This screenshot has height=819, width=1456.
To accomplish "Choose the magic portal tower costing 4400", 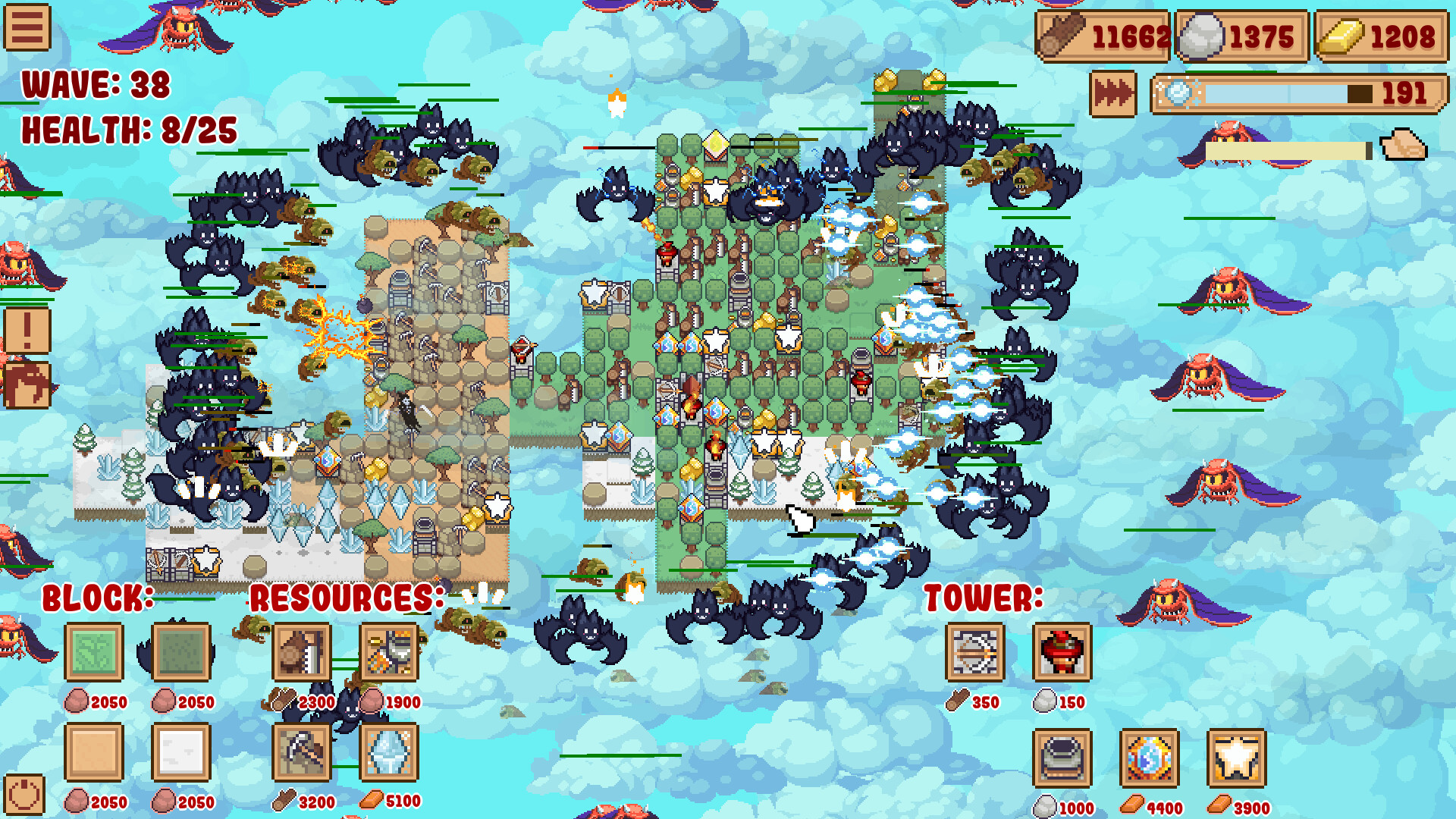I will (x=1151, y=761).
